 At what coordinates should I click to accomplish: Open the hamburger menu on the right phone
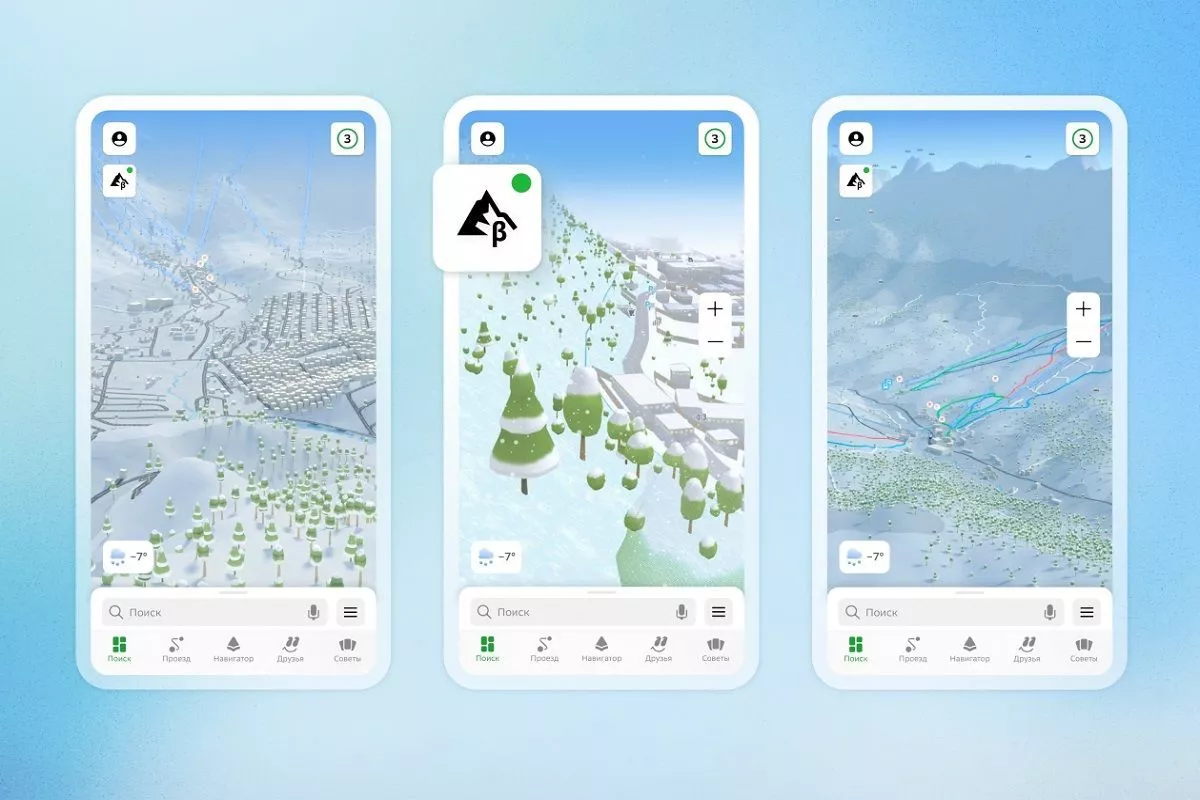pyautogui.click(x=1086, y=612)
